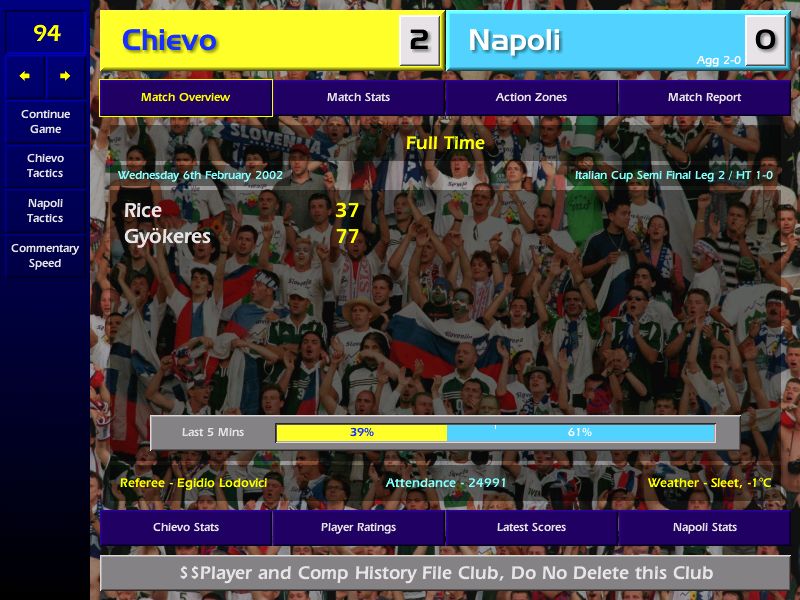The height and width of the screenshot is (600, 800).
Task: View the Match Report tab
Action: [x=704, y=98]
